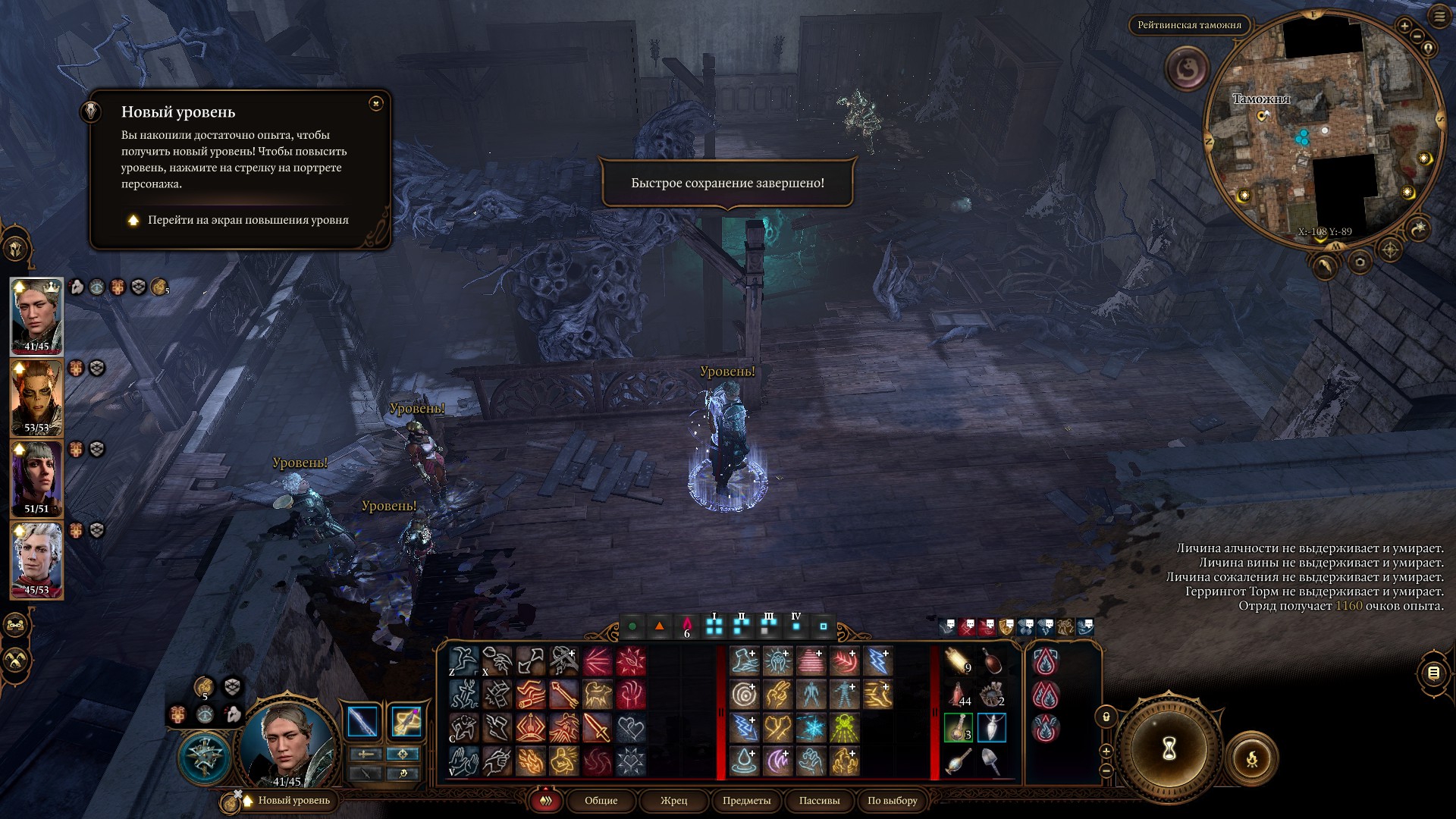Viewport: 1456px width, 819px height.
Task: Select the top party portrait with 41/45 HP
Action: pos(36,316)
